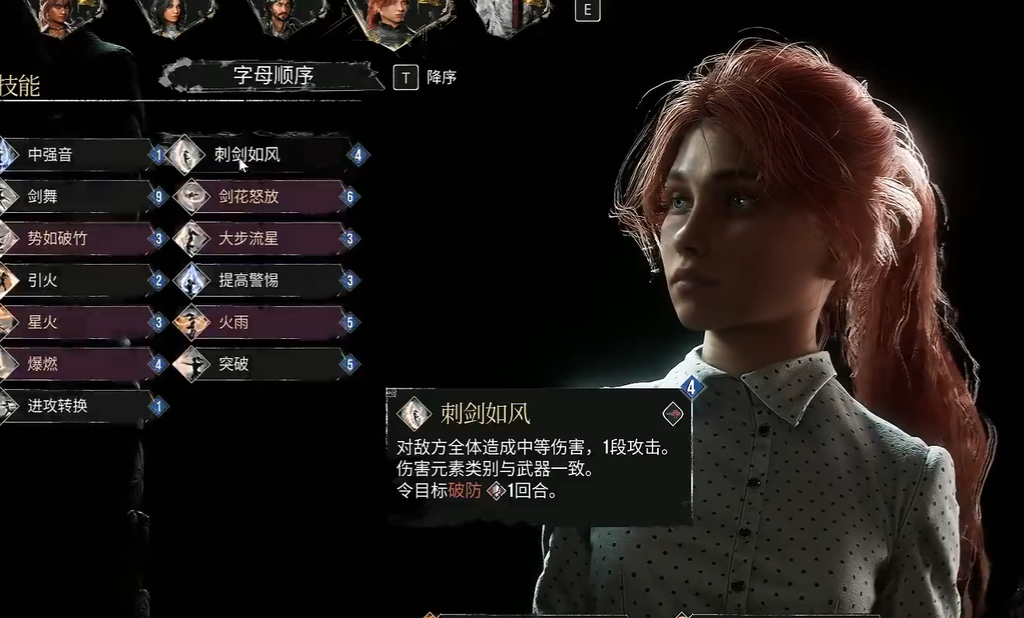Choose the dark-haired woman character portrait
The height and width of the screenshot is (618, 1024).
click(x=173, y=15)
